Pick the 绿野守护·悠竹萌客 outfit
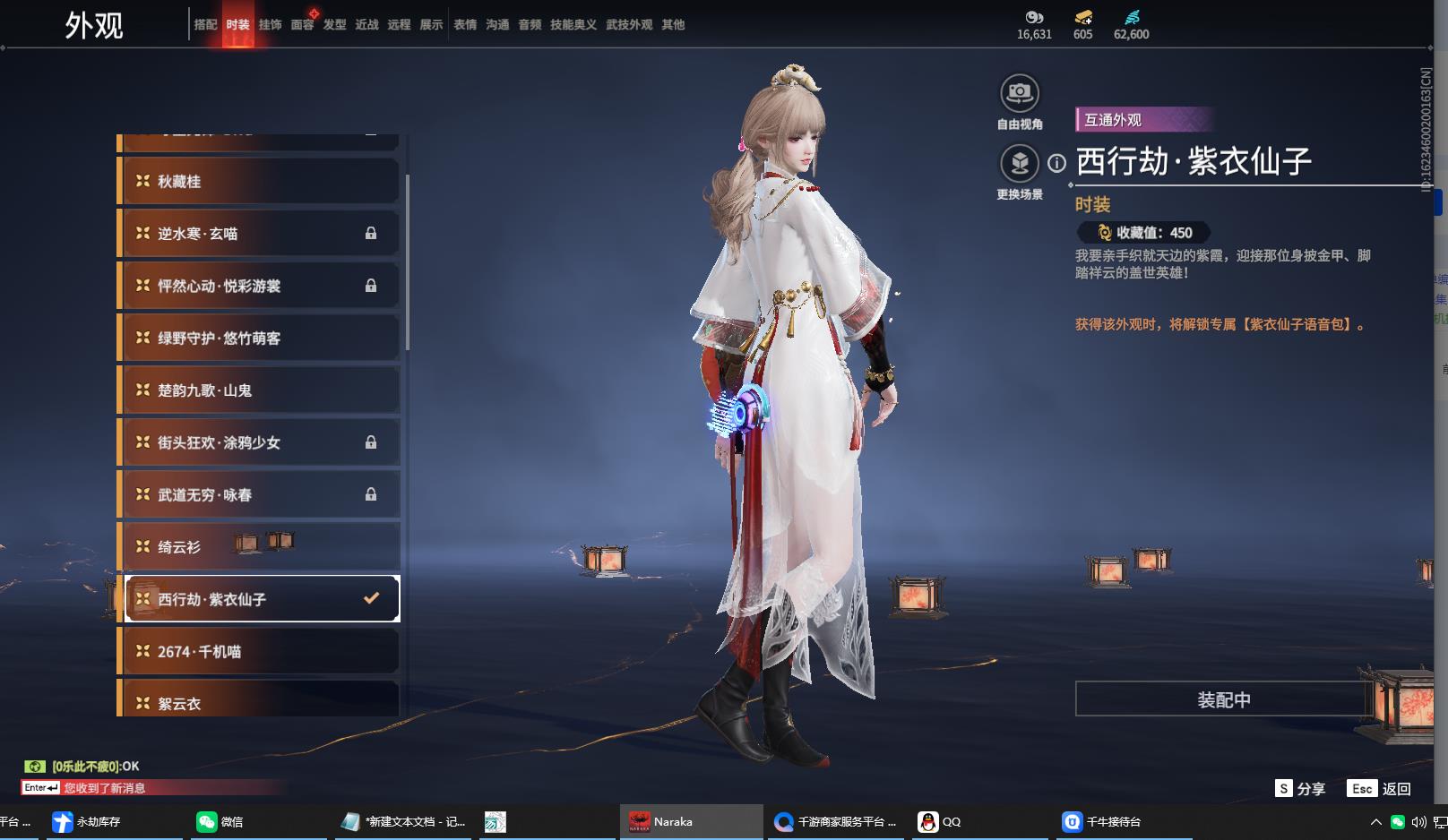Screen dimensions: 1448x840 259,339
